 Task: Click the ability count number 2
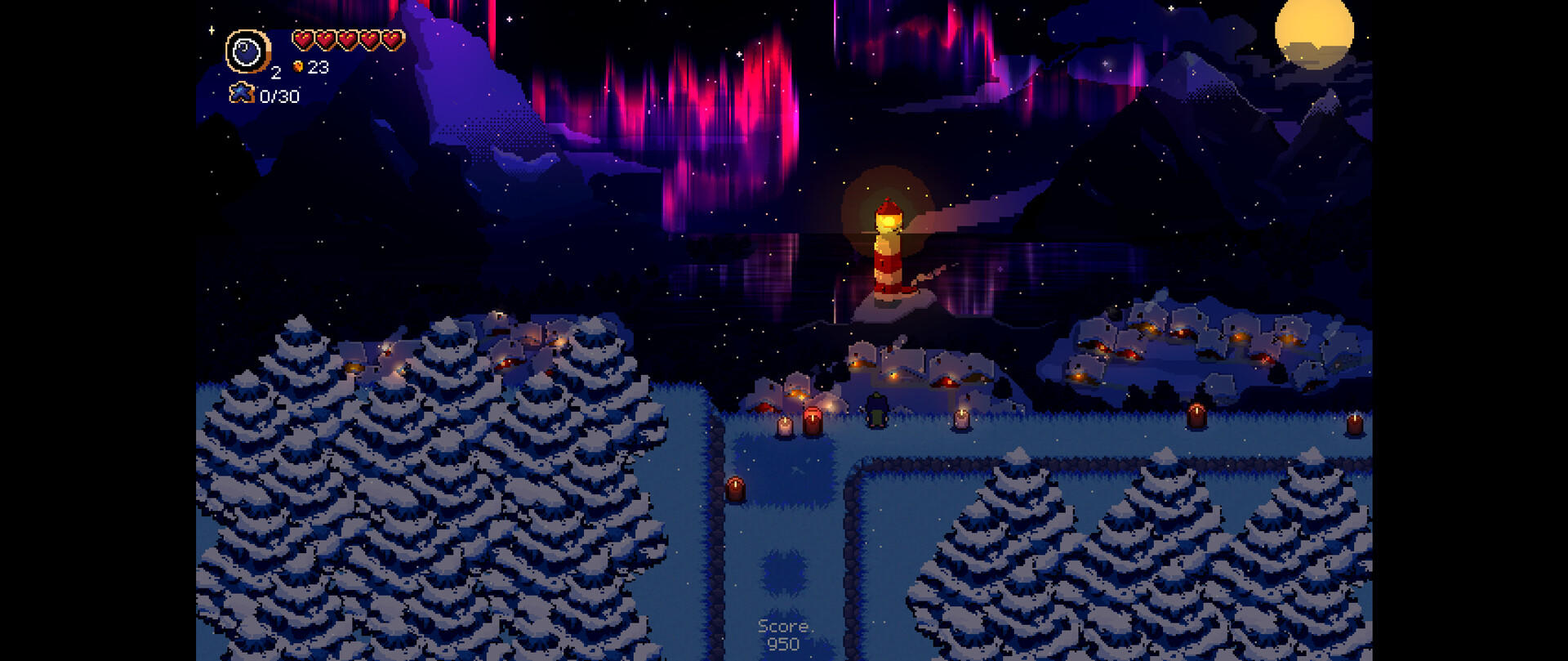[x=275, y=74]
